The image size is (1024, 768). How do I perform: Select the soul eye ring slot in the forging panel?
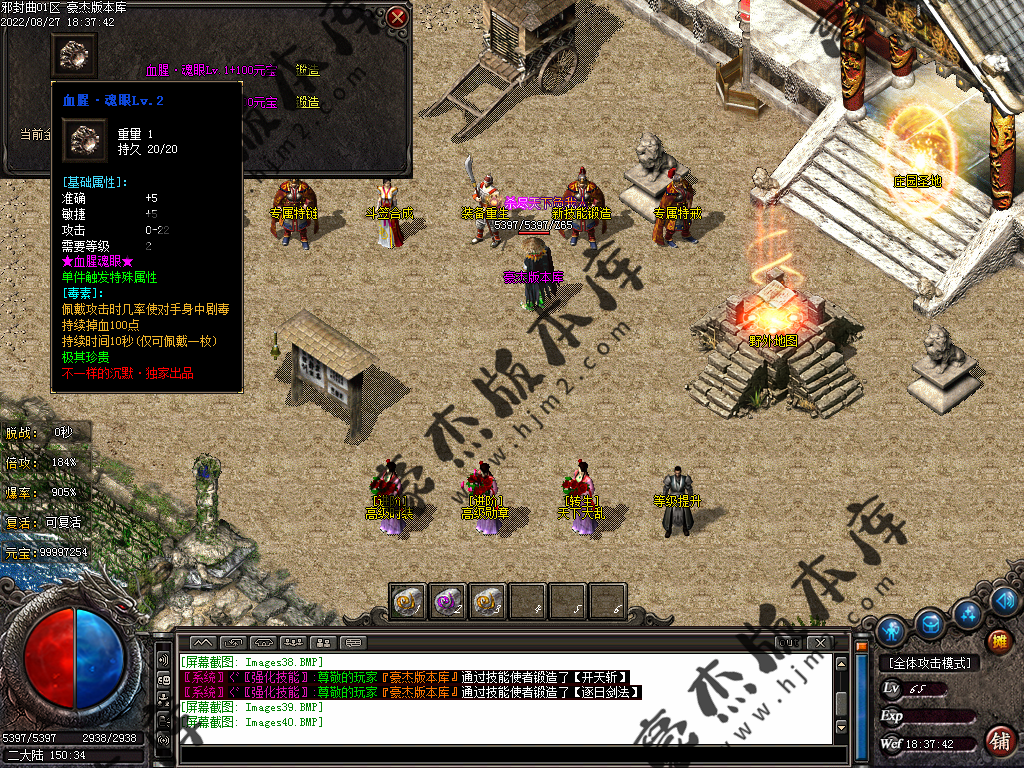pos(74,55)
